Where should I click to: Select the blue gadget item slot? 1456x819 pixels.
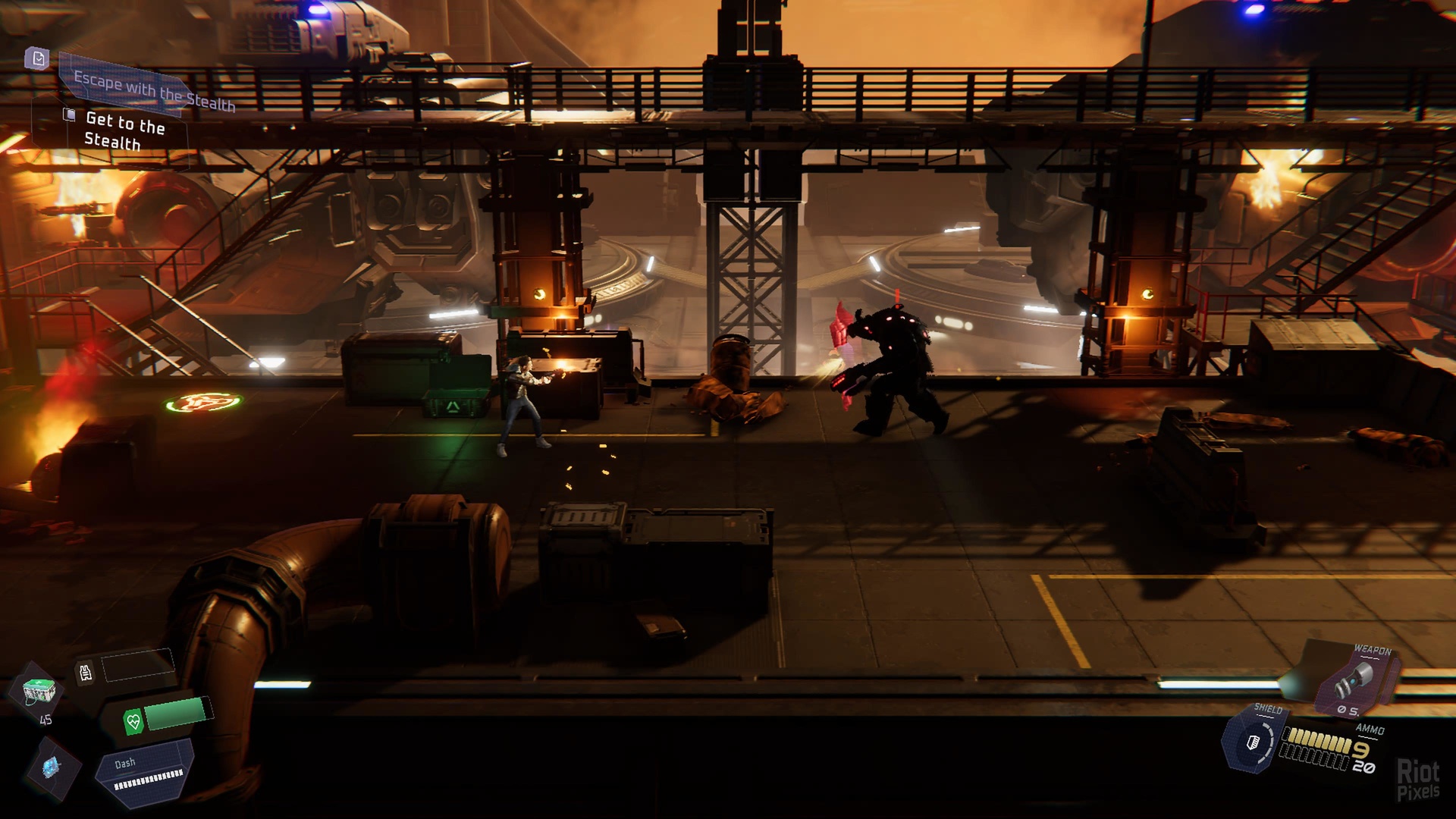click(x=51, y=767)
